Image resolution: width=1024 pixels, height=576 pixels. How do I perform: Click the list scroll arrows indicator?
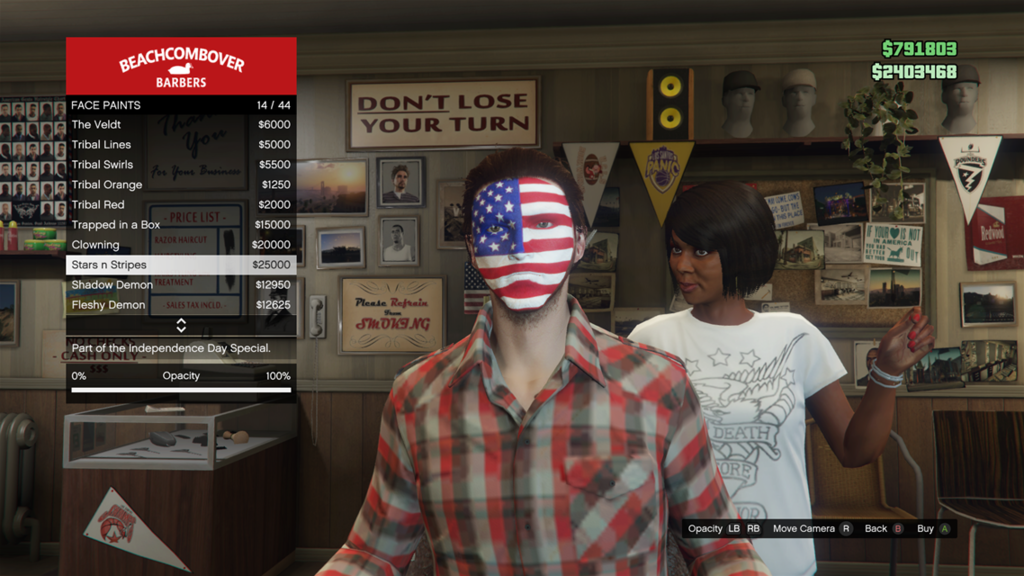coord(181,325)
